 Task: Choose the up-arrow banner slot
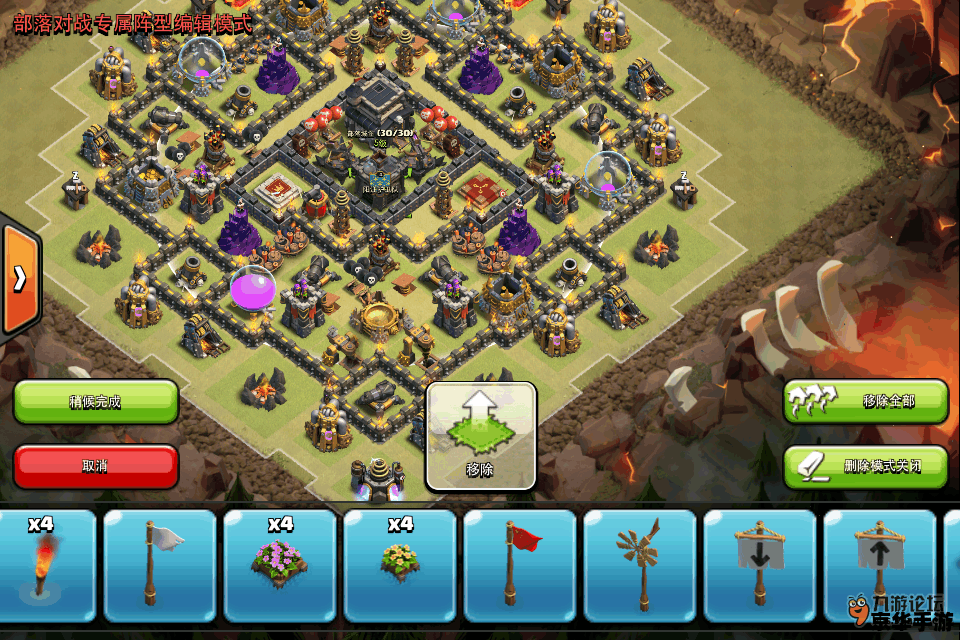(x=879, y=565)
